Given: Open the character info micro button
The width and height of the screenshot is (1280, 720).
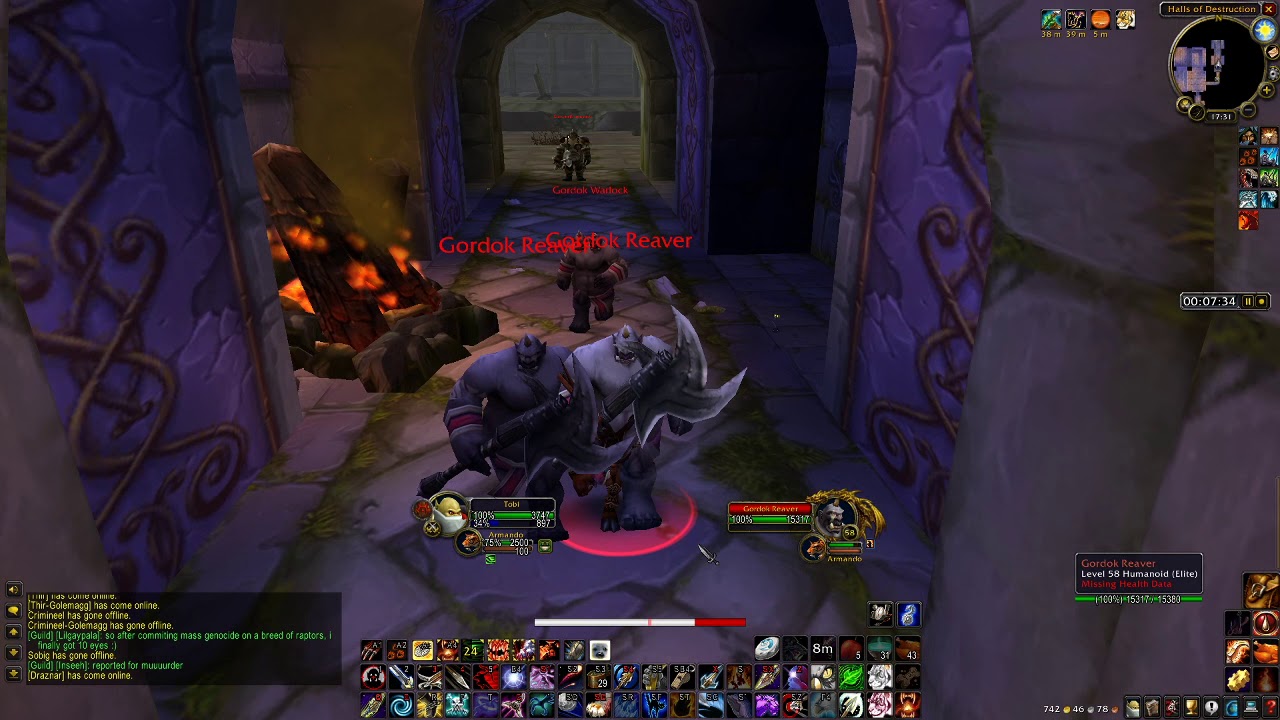Looking at the screenshot, I should pyautogui.click(x=1133, y=709).
